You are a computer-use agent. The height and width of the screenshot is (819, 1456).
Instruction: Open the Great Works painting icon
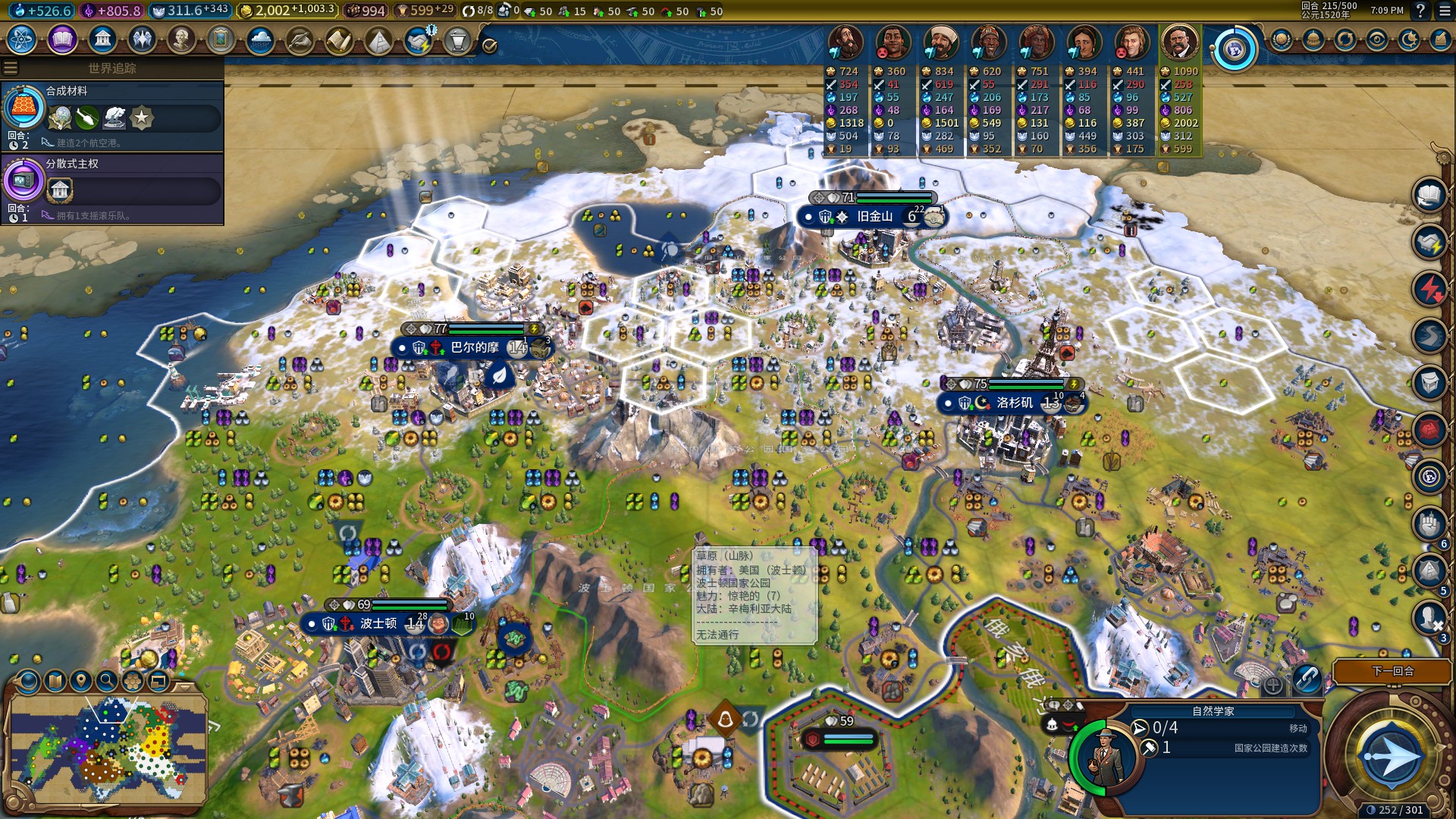coord(221,39)
